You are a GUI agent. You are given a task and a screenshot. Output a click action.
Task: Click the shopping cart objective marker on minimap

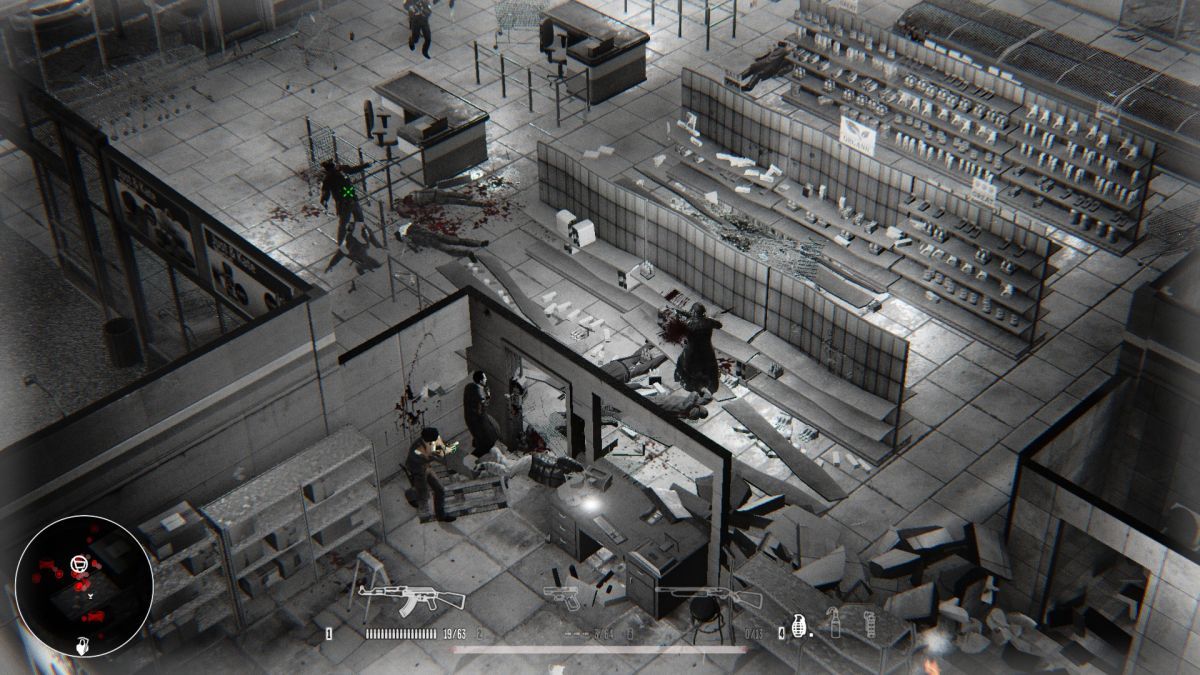(x=77, y=565)
